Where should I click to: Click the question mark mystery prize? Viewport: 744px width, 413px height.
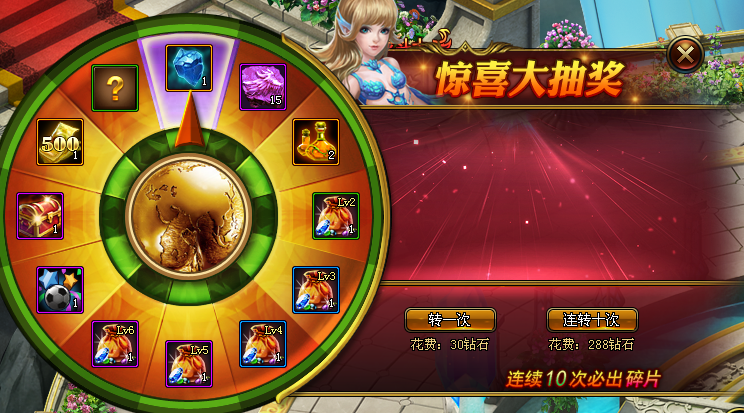[115, 89]
